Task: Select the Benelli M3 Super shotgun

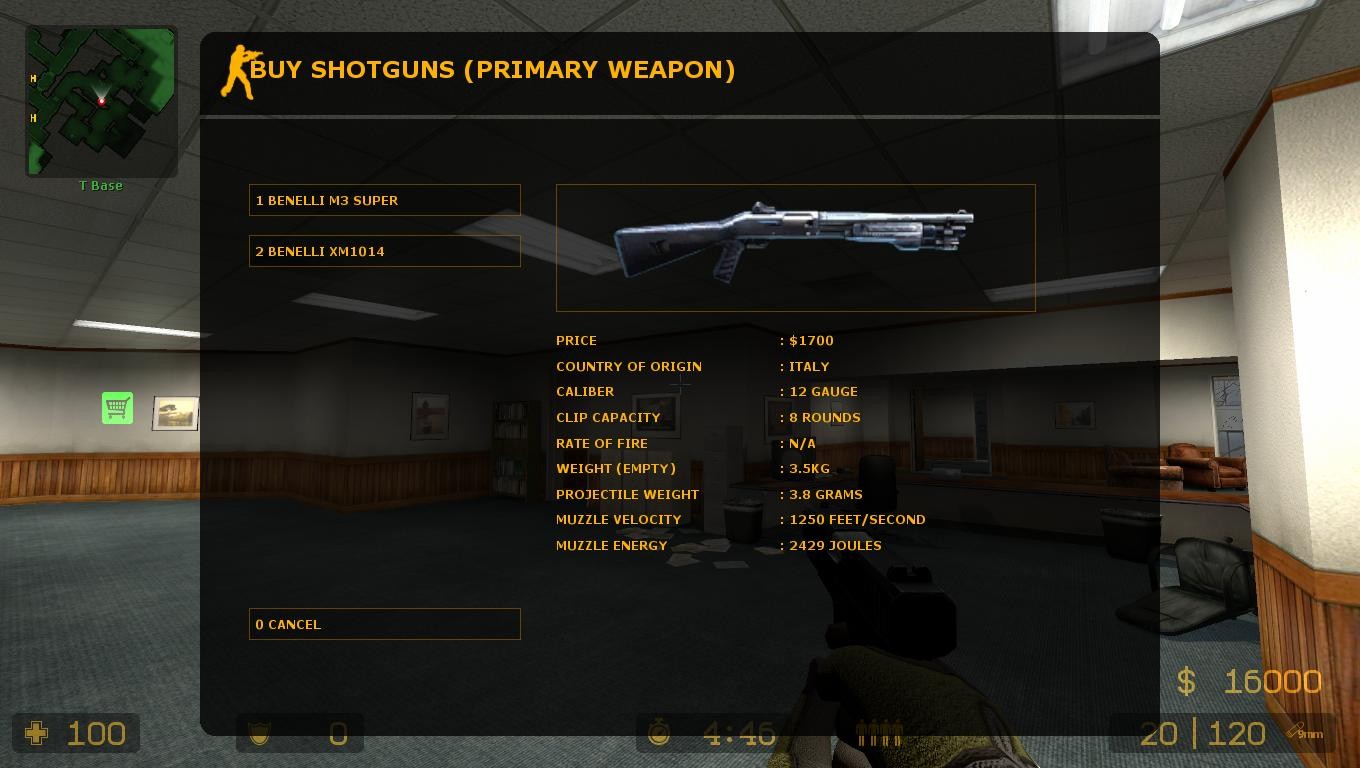Action: [x=384, y=199]
